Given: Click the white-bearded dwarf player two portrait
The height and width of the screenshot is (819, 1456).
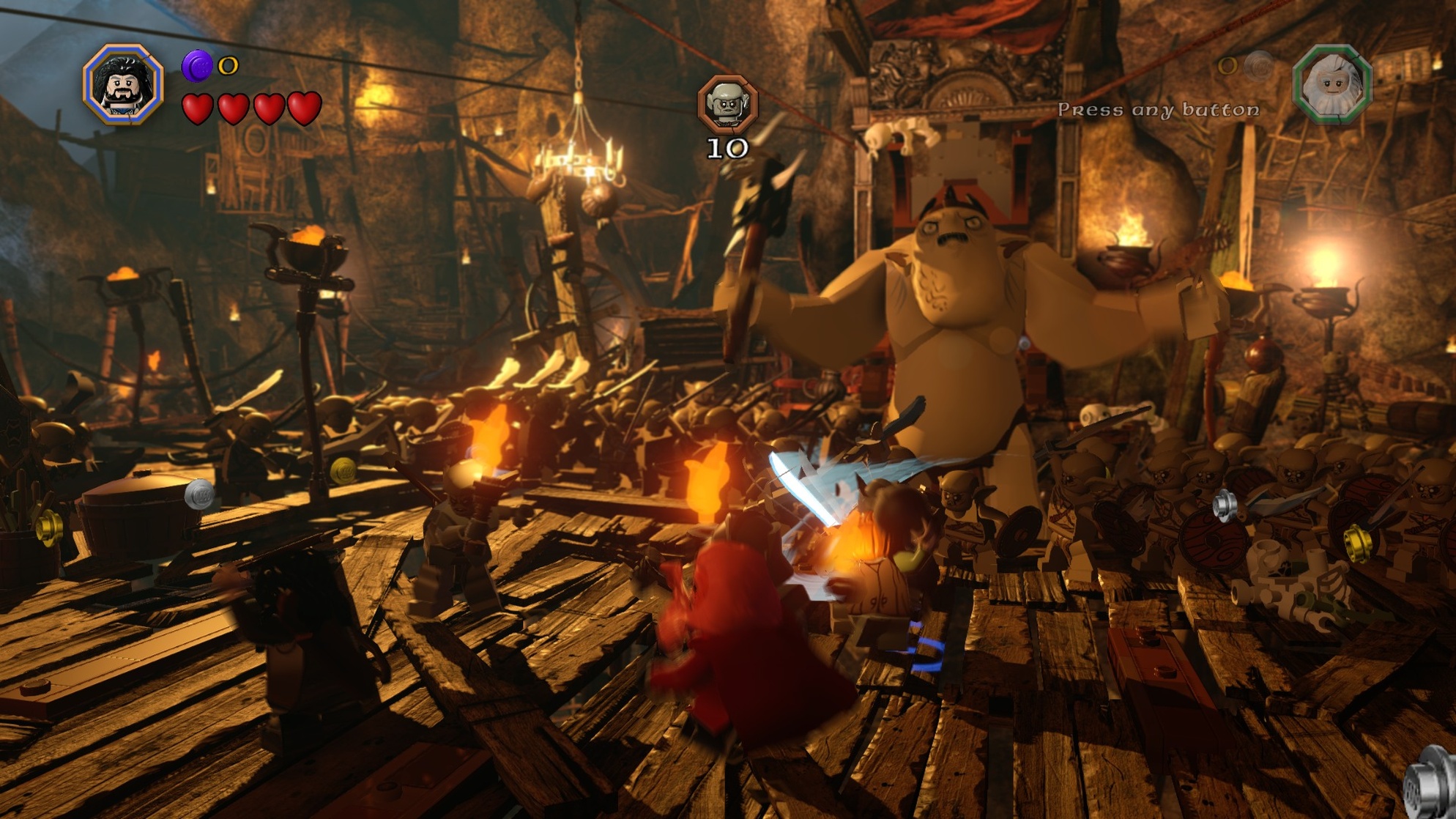Looking at the screenshot, I should click(1332, 84).
